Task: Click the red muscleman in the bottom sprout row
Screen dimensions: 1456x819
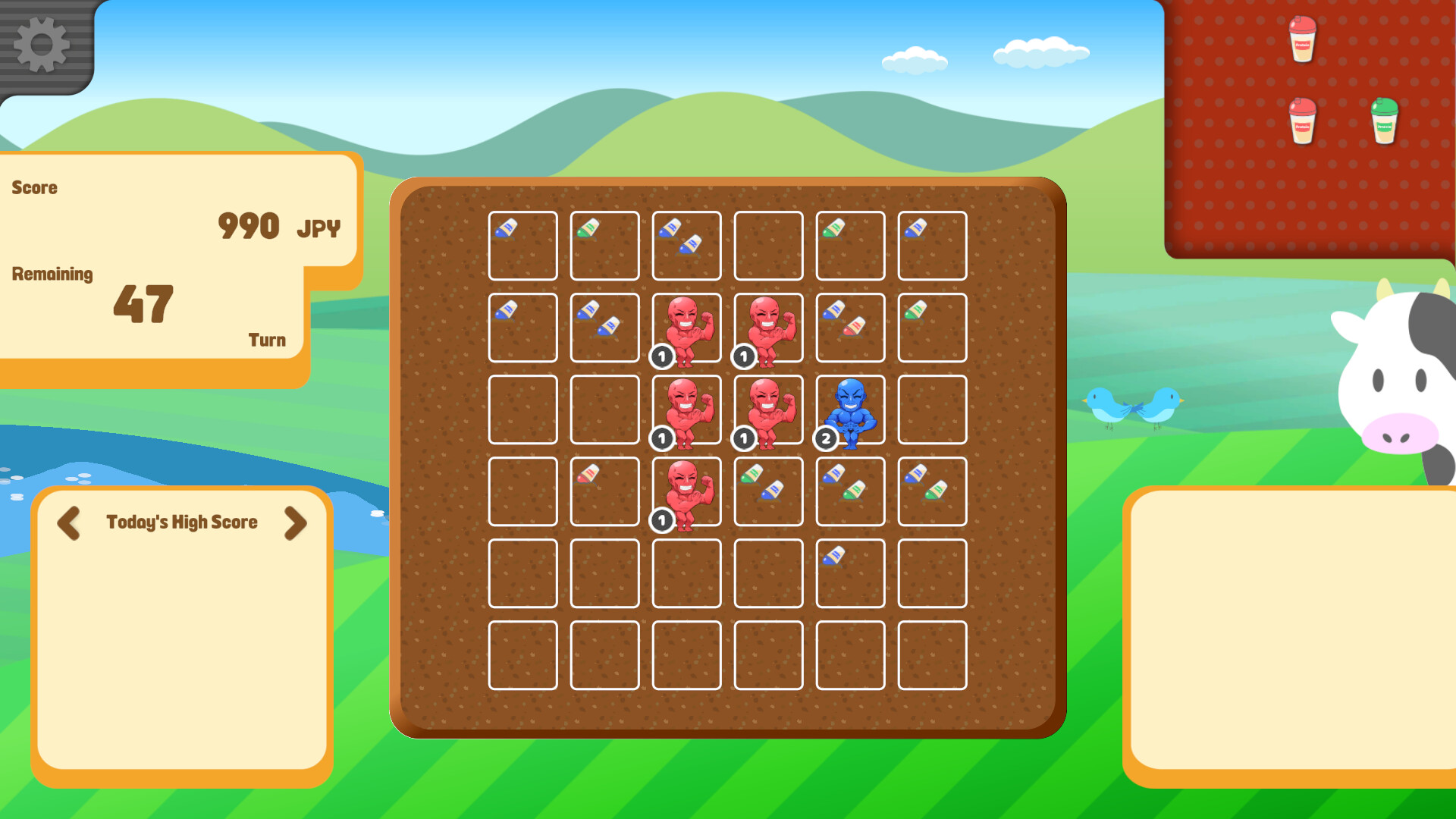Action: click(686, 491)
